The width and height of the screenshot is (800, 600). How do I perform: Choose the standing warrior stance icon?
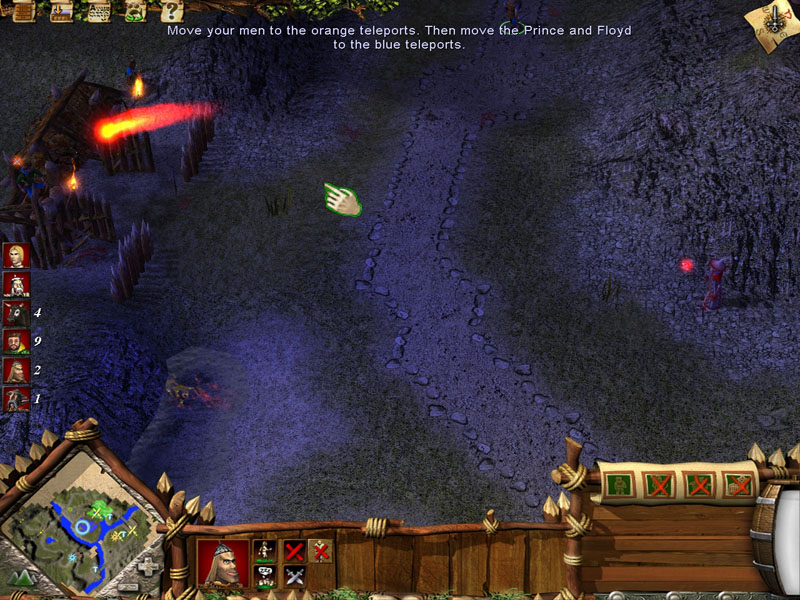[265, 550]
